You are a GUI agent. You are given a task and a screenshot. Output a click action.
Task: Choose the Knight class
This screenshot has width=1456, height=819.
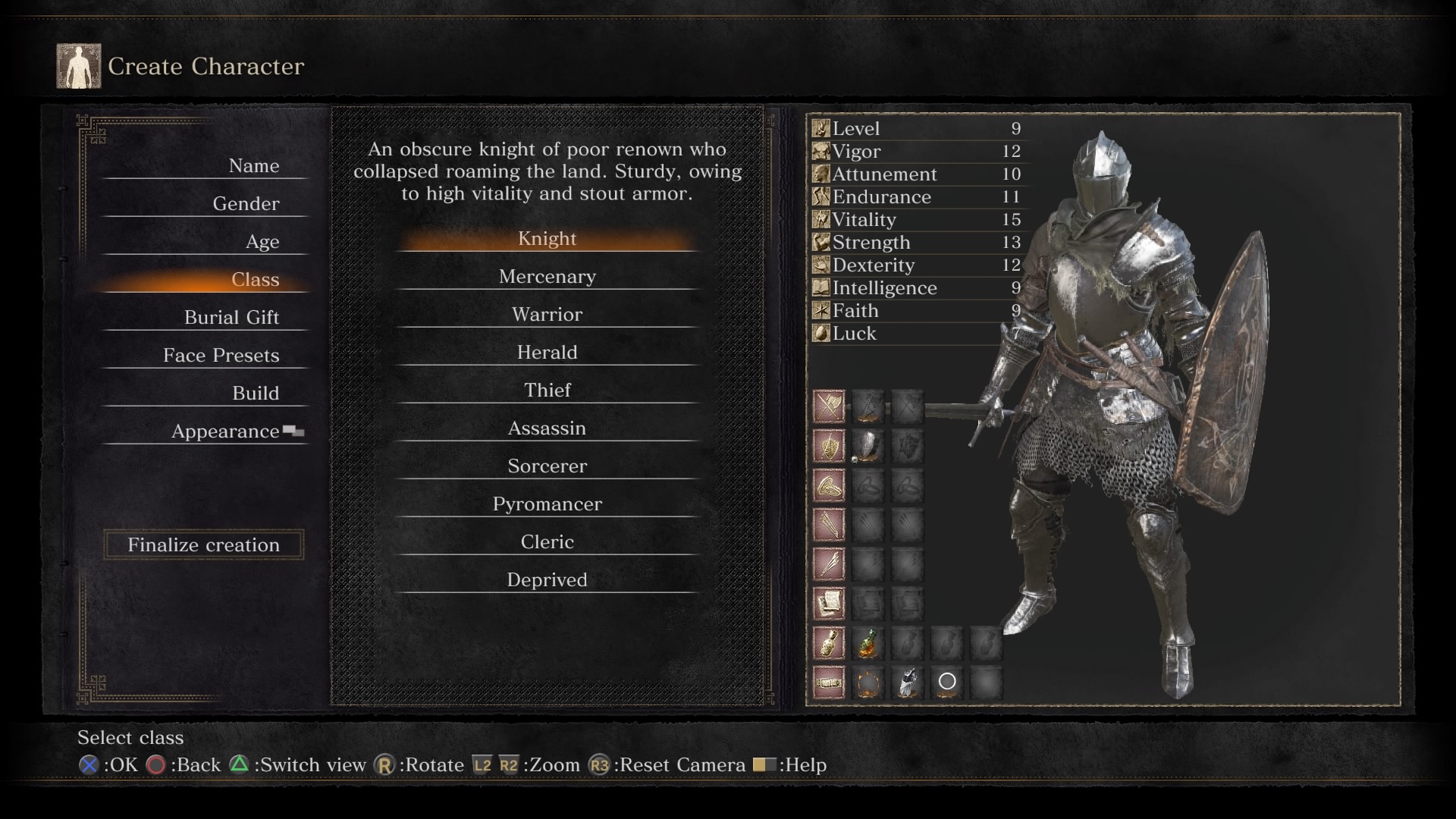pyautogui.click(x=547, y=239)
